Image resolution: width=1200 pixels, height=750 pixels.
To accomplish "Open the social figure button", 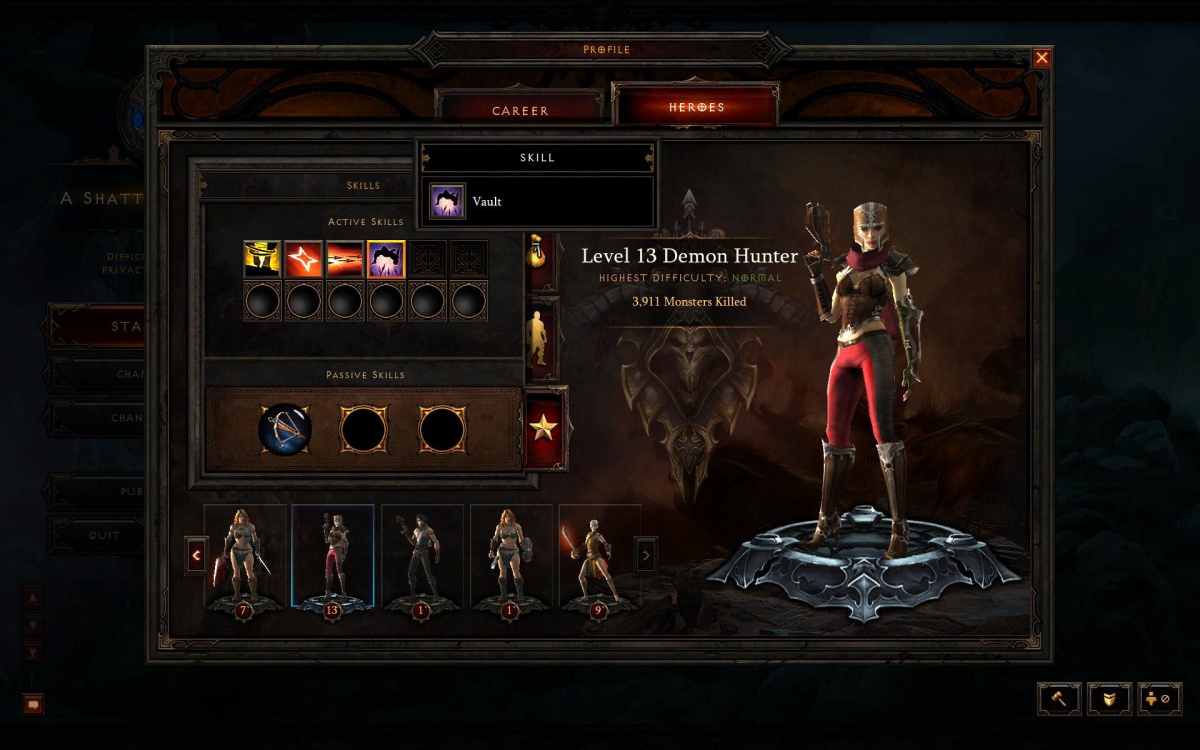I will point(1160,698).
